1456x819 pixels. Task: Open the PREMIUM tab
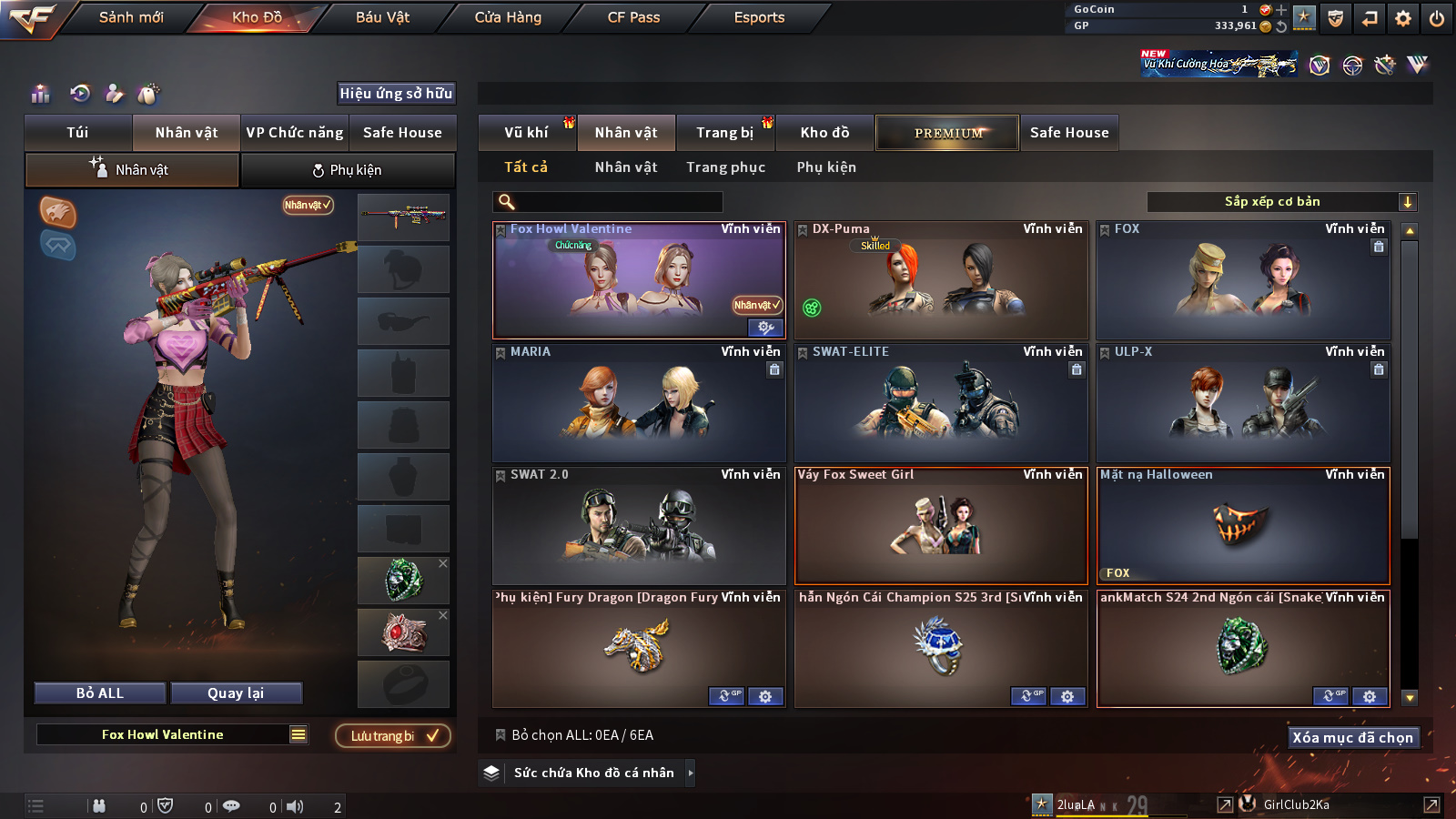947,133
